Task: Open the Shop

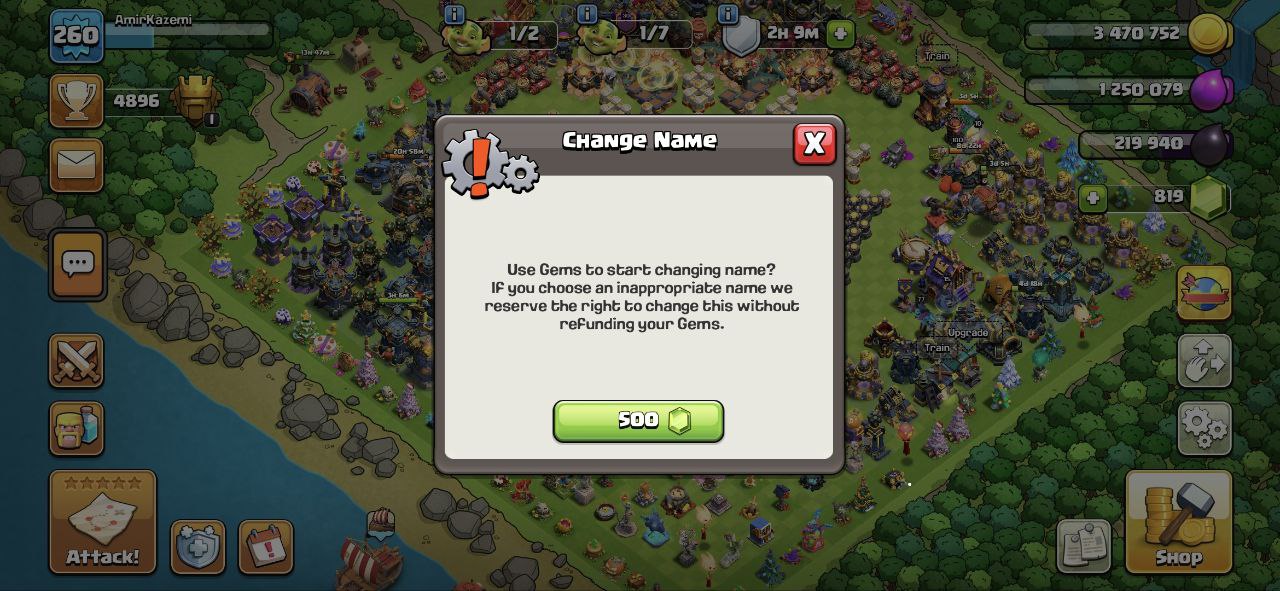Action: pyautogui.click(x=1178, y=522)
